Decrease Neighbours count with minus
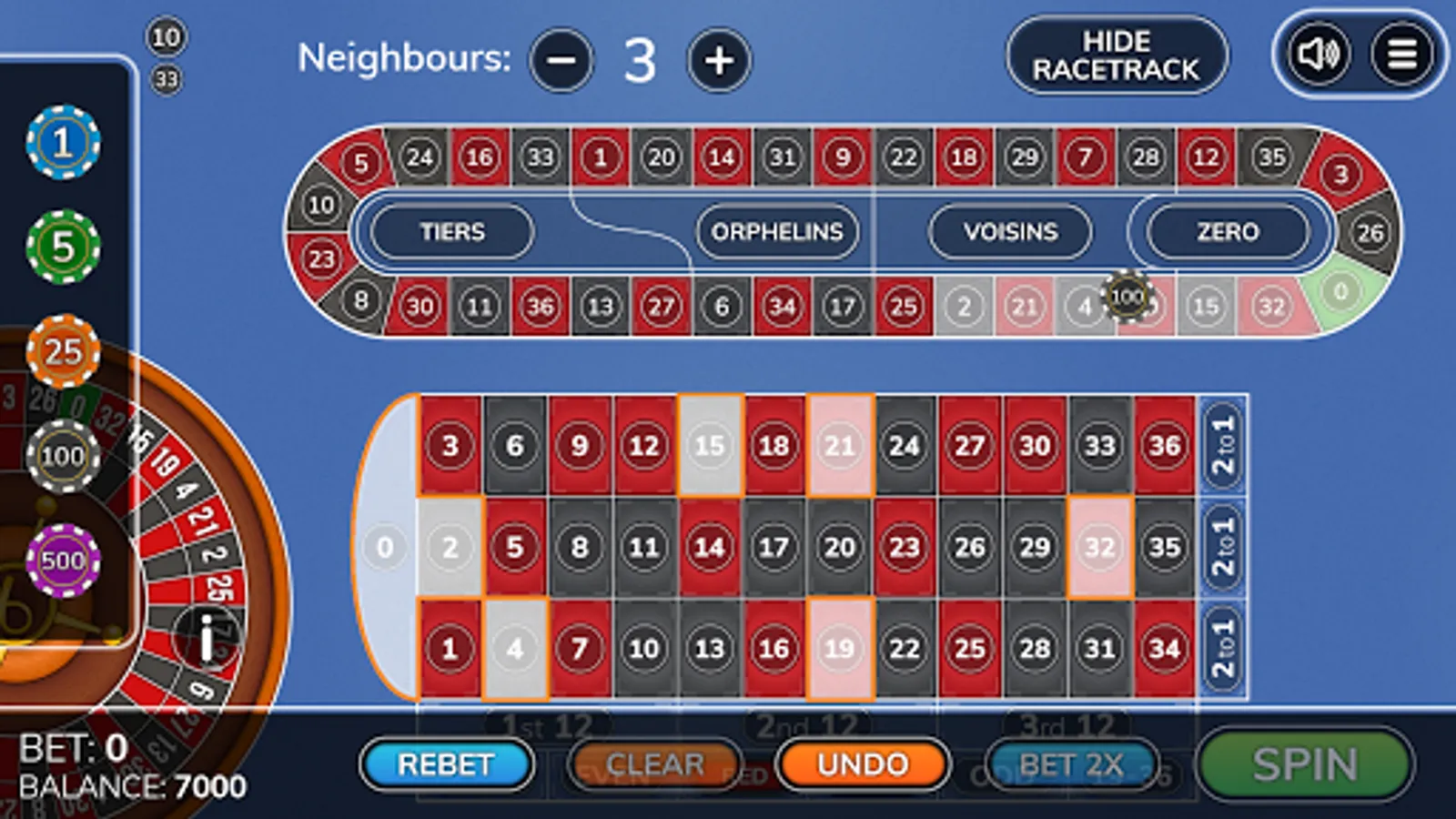Image resolution: width=1456 pixels, height=819 pixels. 561,61
